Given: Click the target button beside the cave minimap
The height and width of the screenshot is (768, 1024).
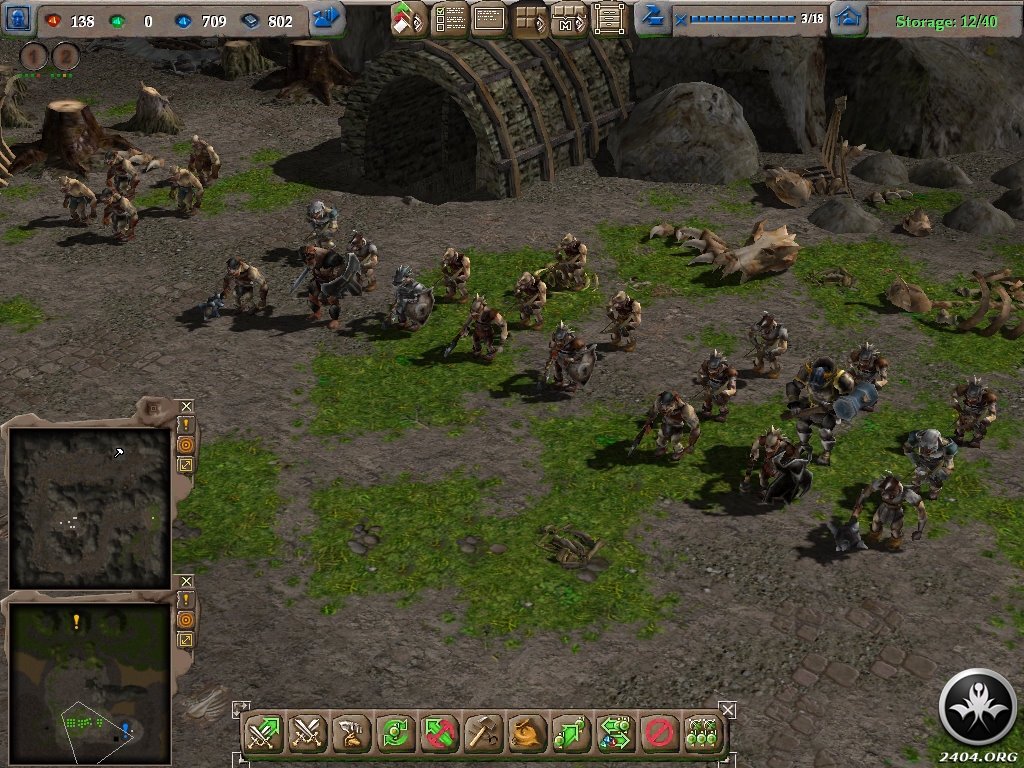Looking at the screenshot, I should click(186, 444).
